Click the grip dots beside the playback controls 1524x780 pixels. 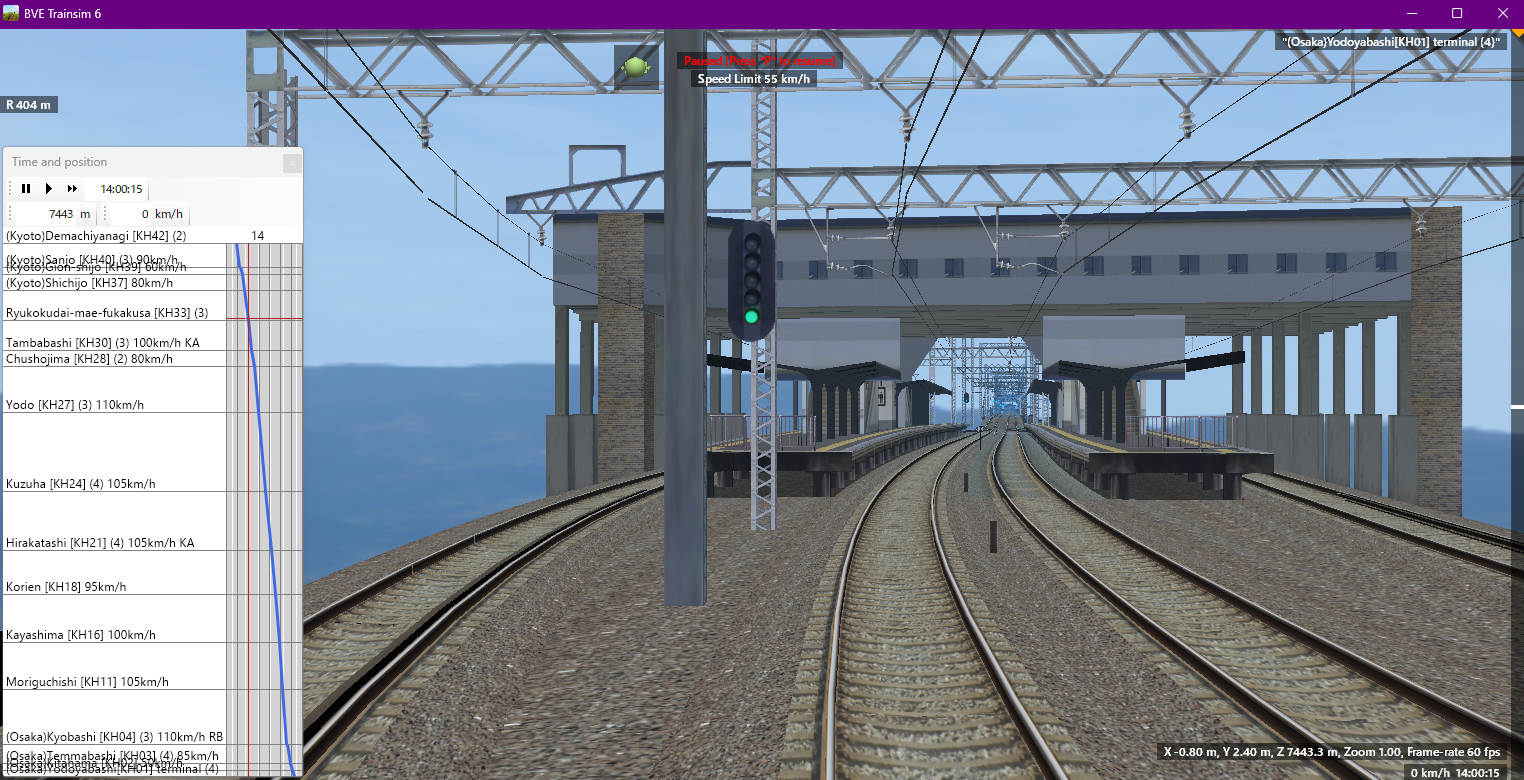click(x=8, y=188)
